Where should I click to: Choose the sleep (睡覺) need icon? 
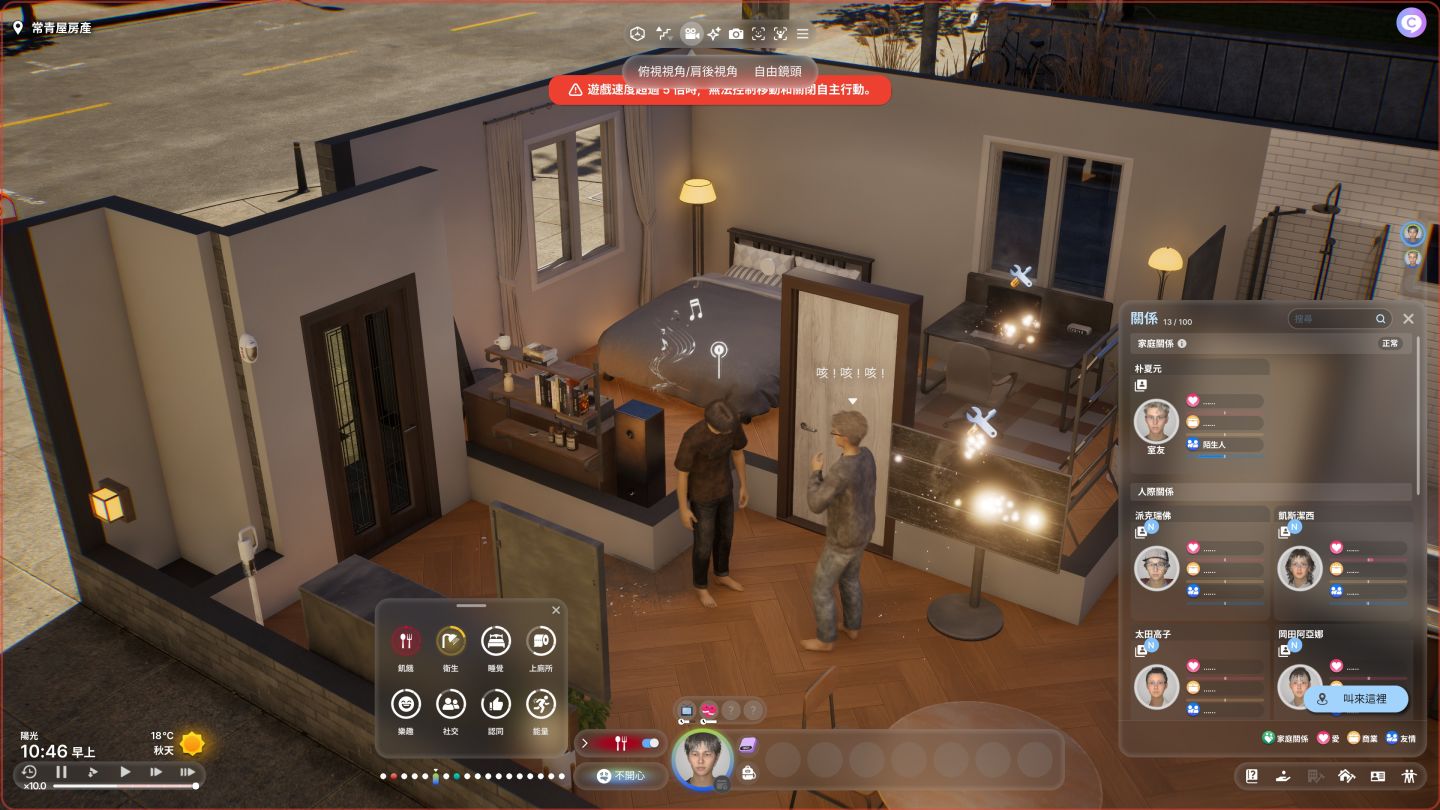coord(496,641)
